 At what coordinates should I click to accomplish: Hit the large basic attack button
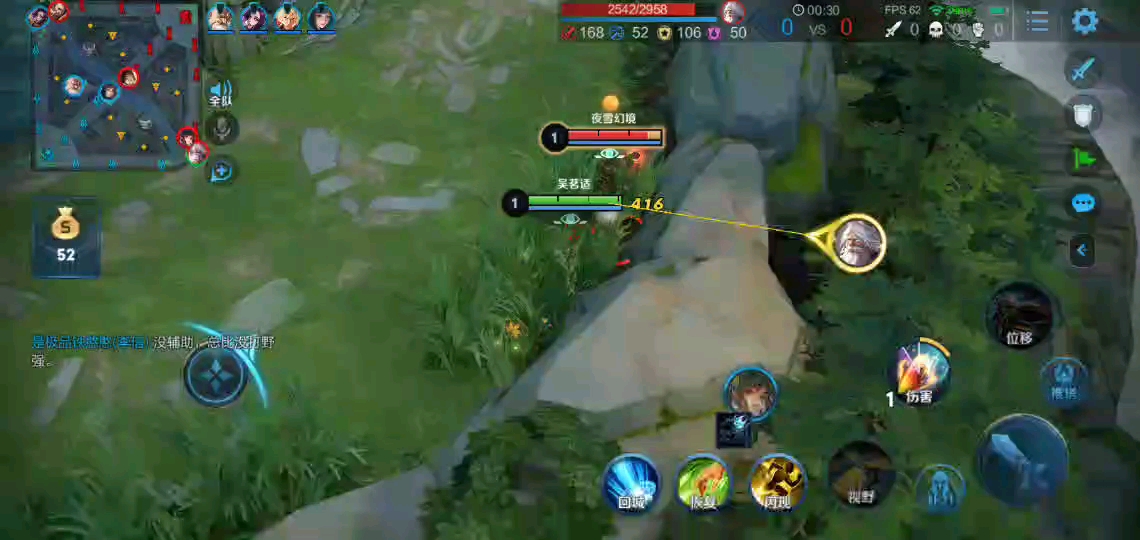coord(1022,460)
